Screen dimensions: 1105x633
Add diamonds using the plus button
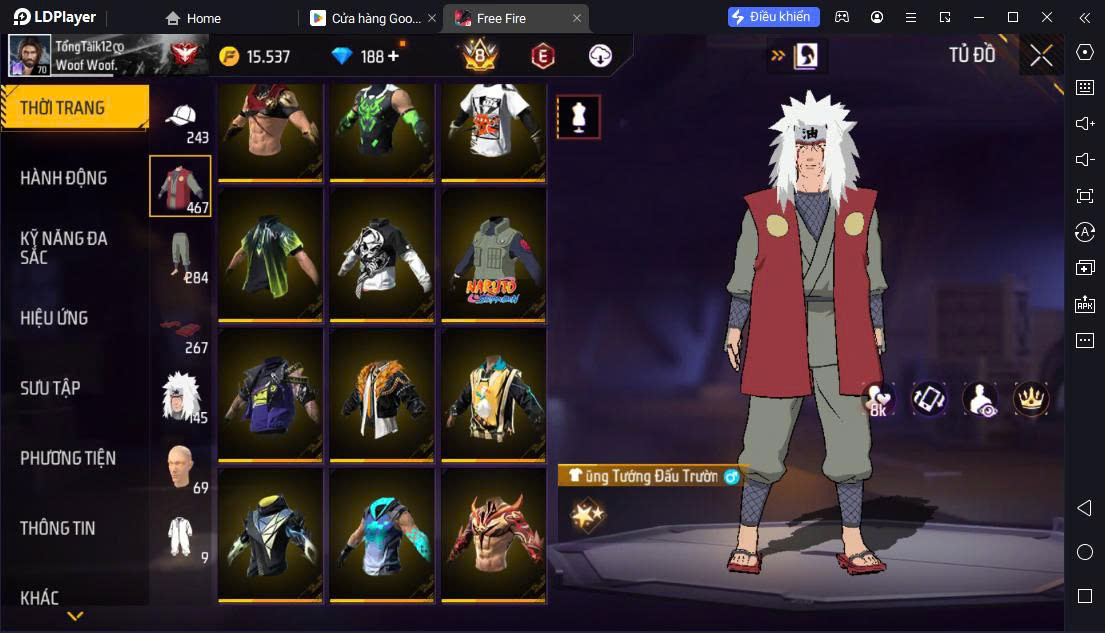(393, 56)
